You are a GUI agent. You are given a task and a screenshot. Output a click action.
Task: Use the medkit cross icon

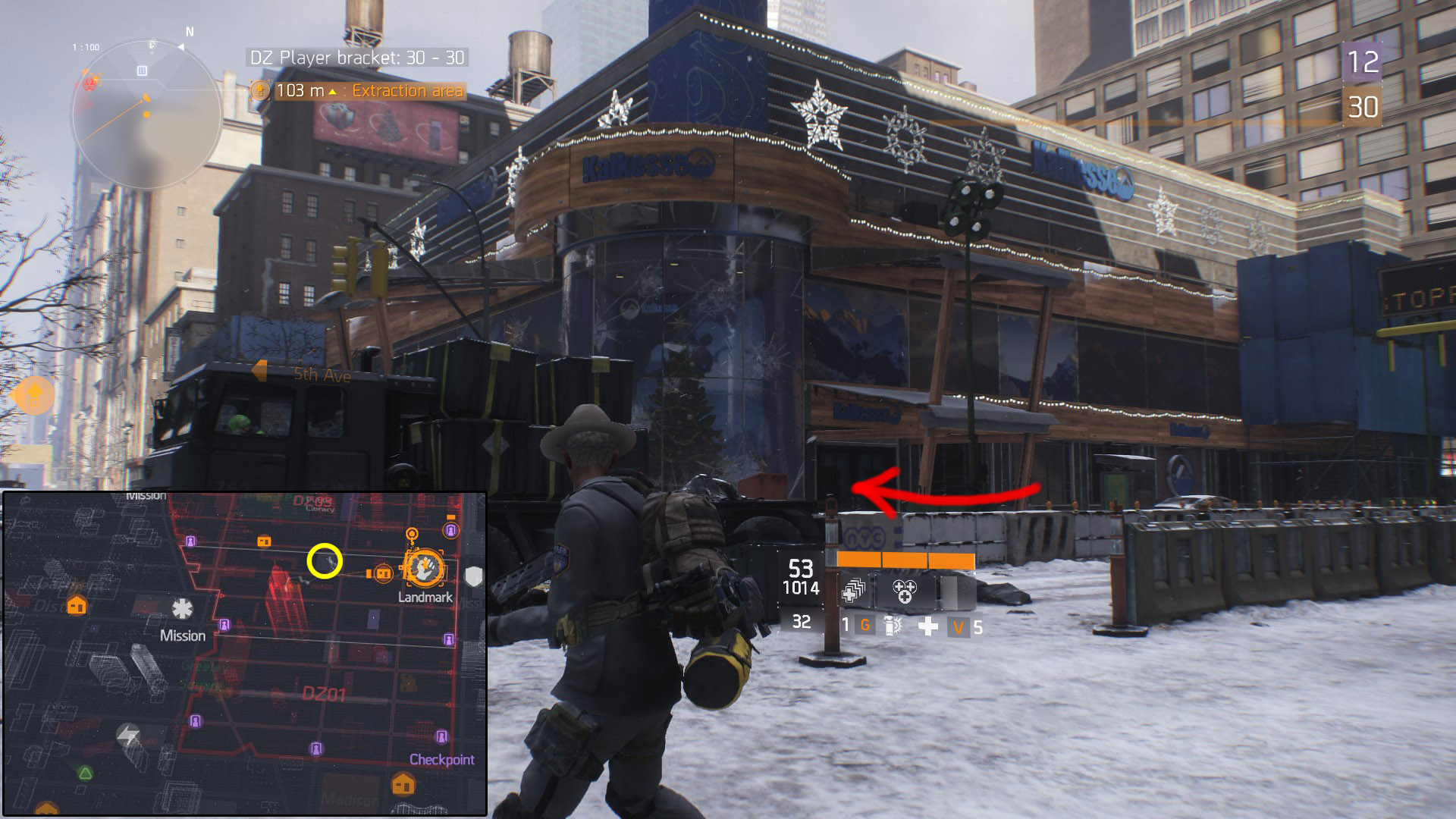(x=928, y=626)
